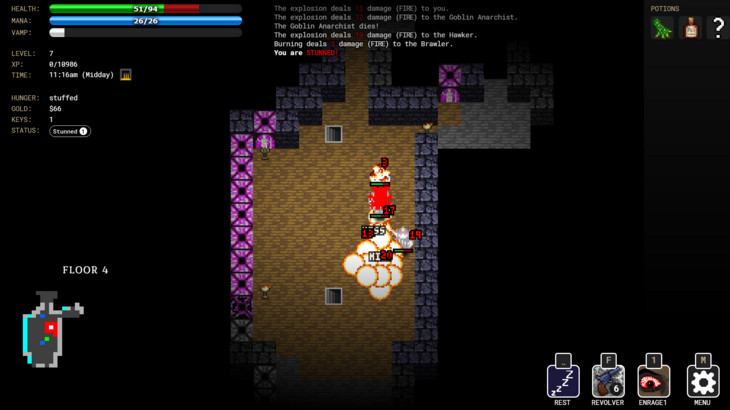Inspect the Stunned status badge
Screen dimensions: 730x410
pos(70,131)
